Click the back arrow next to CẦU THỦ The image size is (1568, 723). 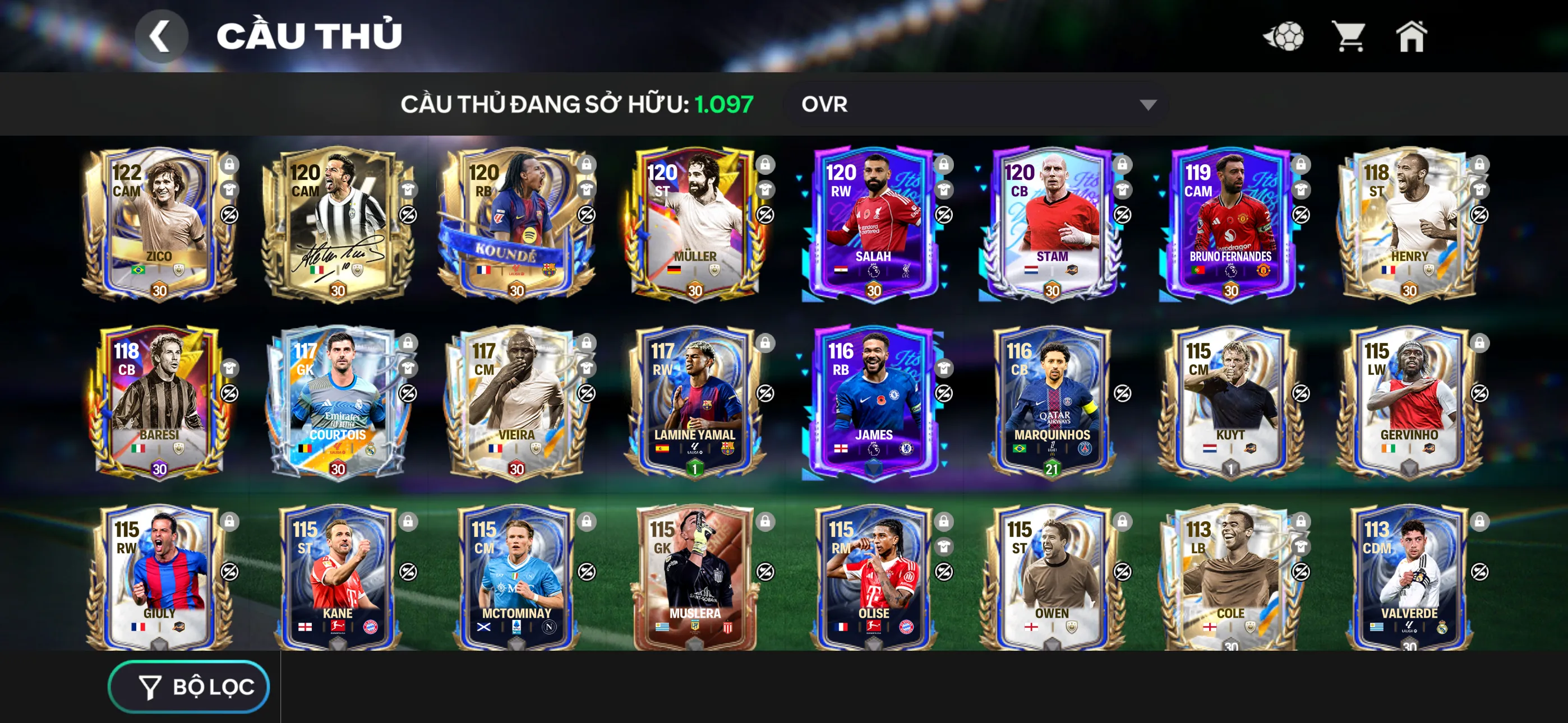tap(162, 38)
